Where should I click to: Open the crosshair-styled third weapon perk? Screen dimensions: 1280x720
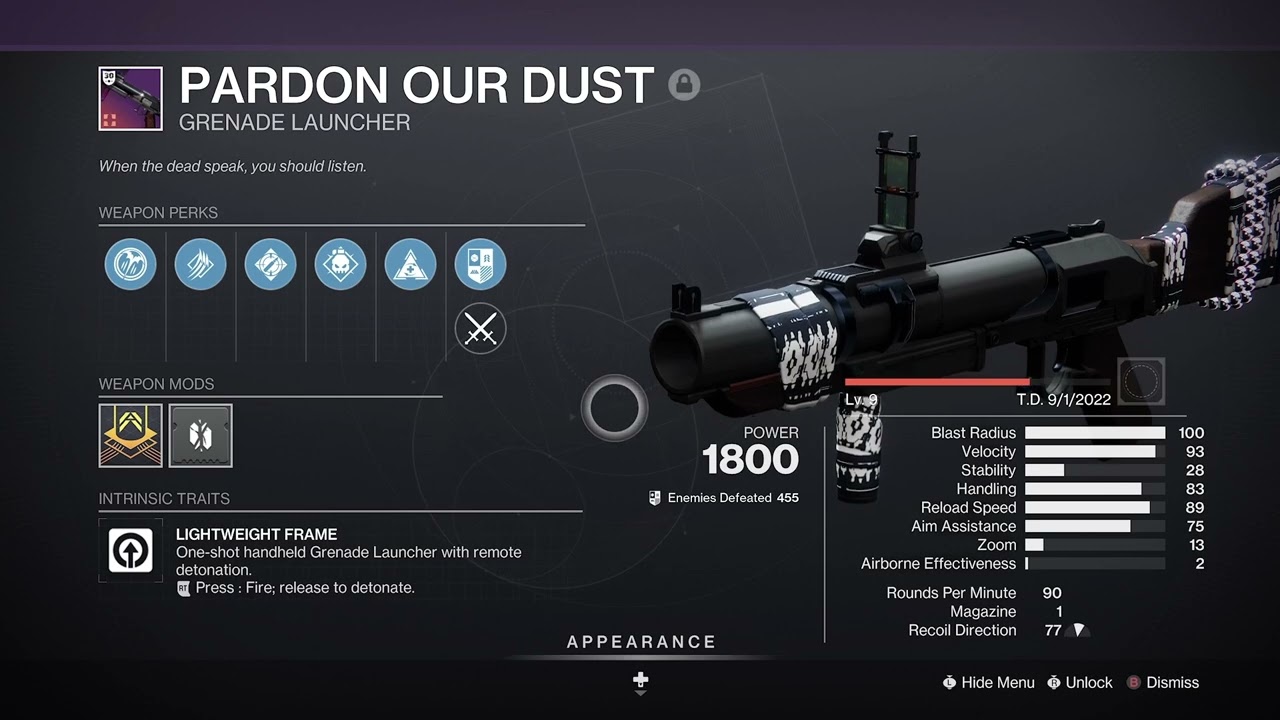click(x=270, y=264)
